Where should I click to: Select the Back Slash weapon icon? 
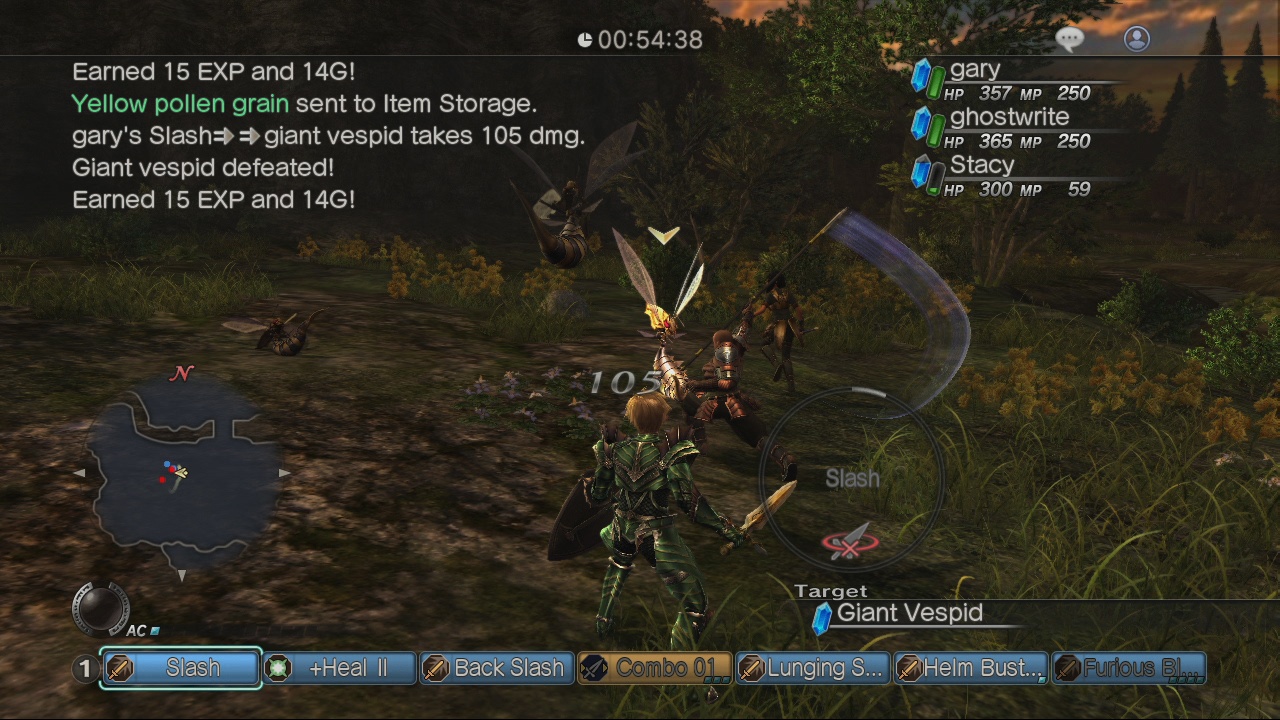(x=438, y=668)
